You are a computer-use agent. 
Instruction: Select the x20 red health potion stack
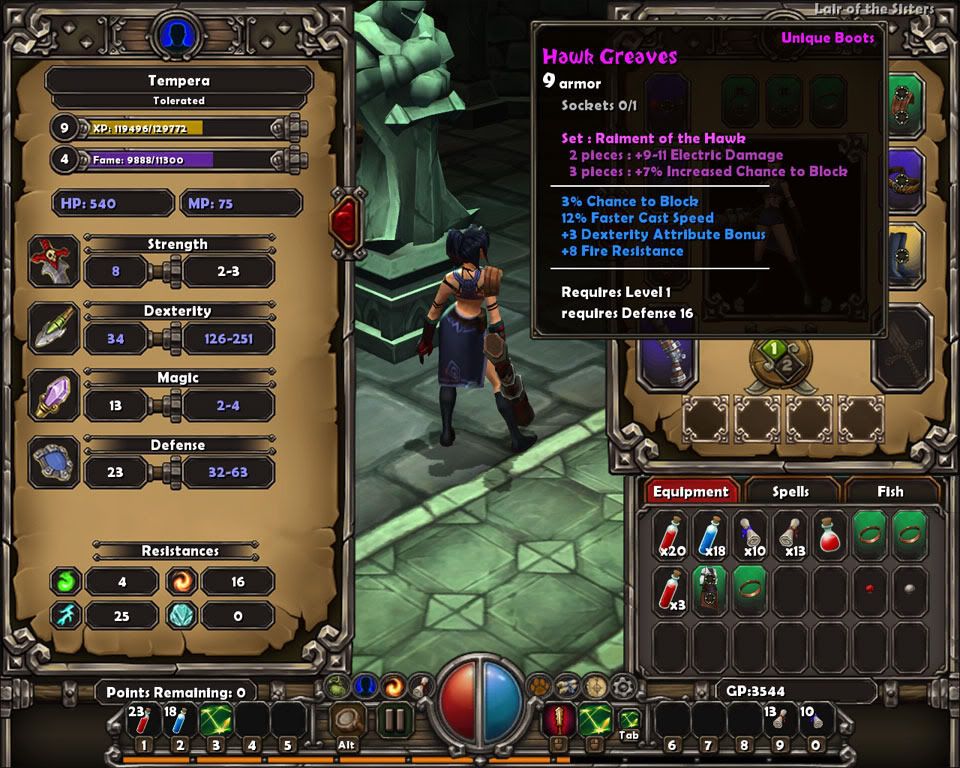point(672,533)
